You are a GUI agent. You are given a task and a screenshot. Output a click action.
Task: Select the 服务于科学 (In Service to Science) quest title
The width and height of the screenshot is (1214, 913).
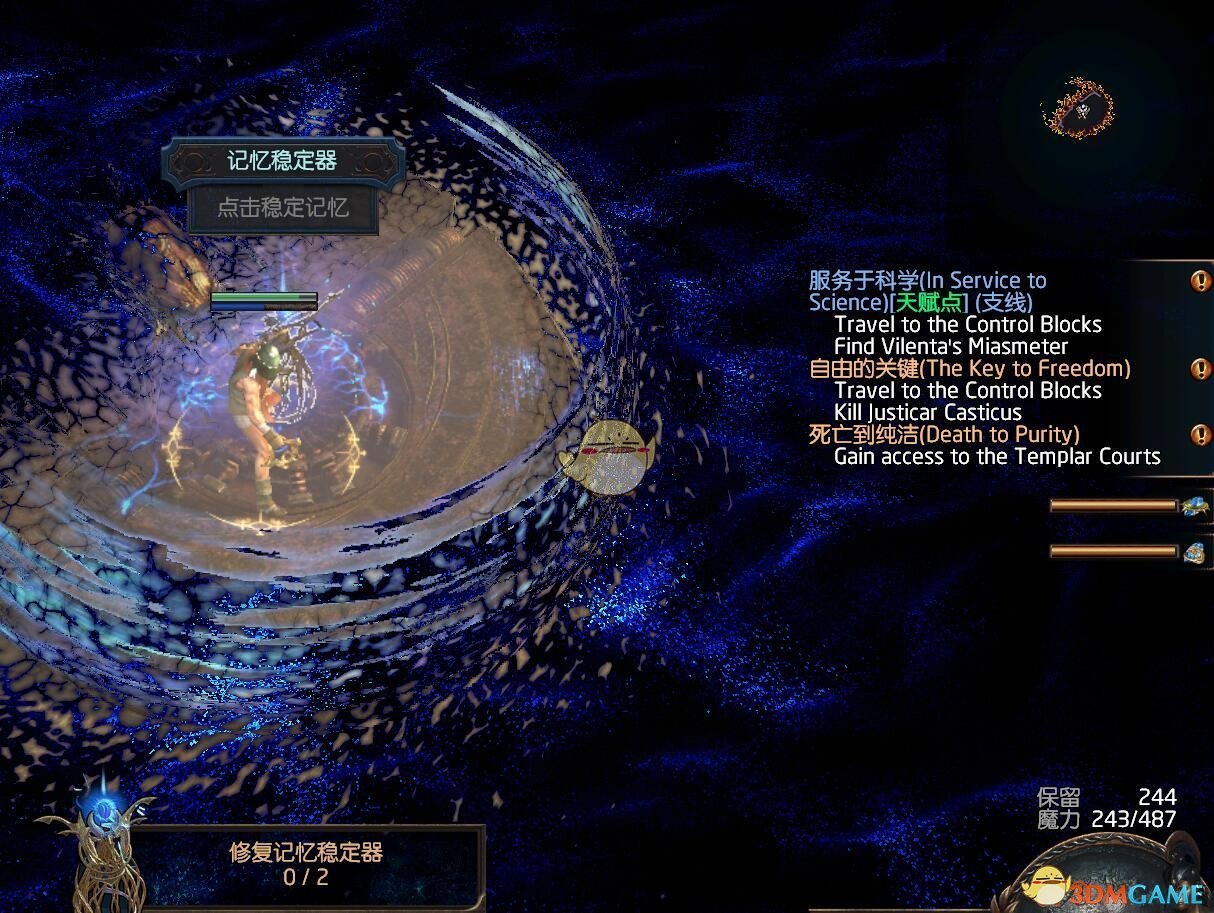tap(927, 291)
